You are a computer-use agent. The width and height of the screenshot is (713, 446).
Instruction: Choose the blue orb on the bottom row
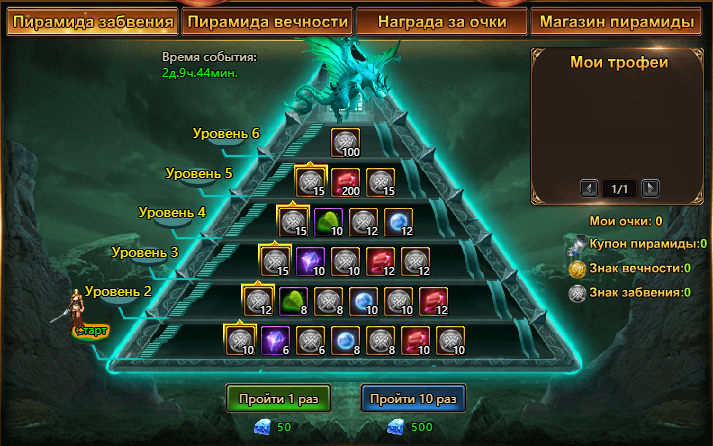pyautogui.click(x=346, y=339)
